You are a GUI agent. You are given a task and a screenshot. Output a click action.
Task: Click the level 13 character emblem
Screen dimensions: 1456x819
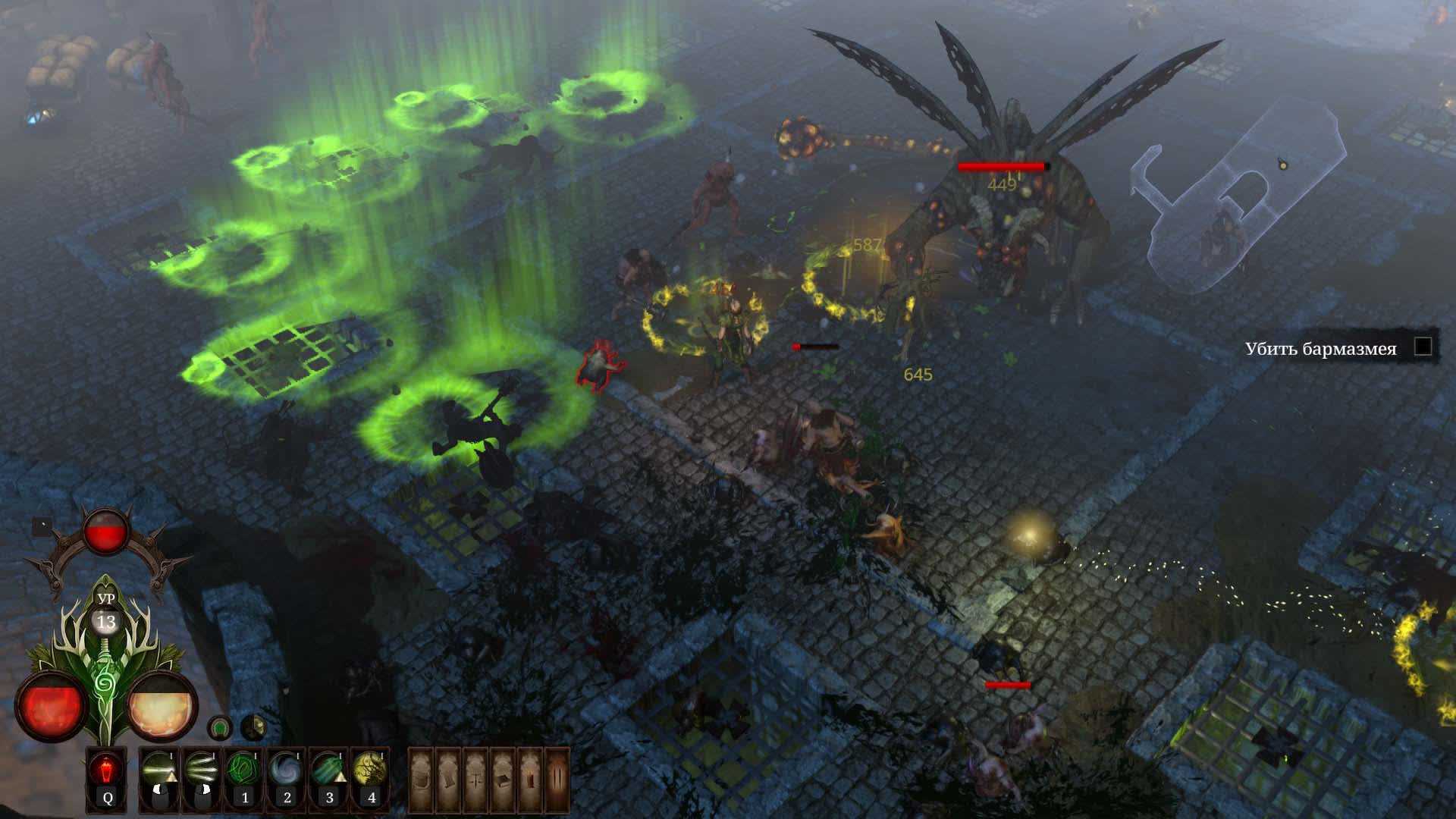point(107,622)
